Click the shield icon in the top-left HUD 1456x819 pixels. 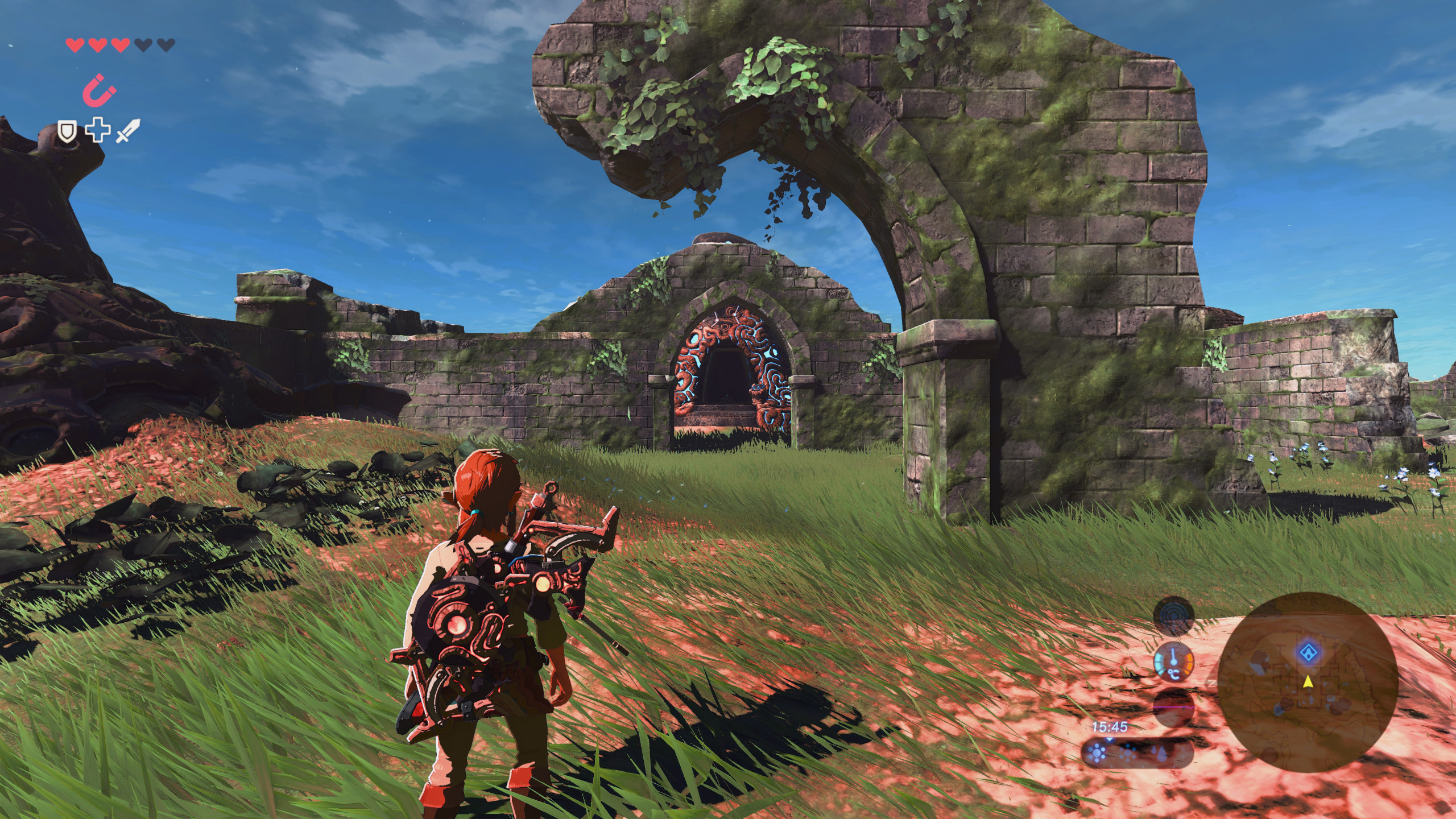(67, 131)
